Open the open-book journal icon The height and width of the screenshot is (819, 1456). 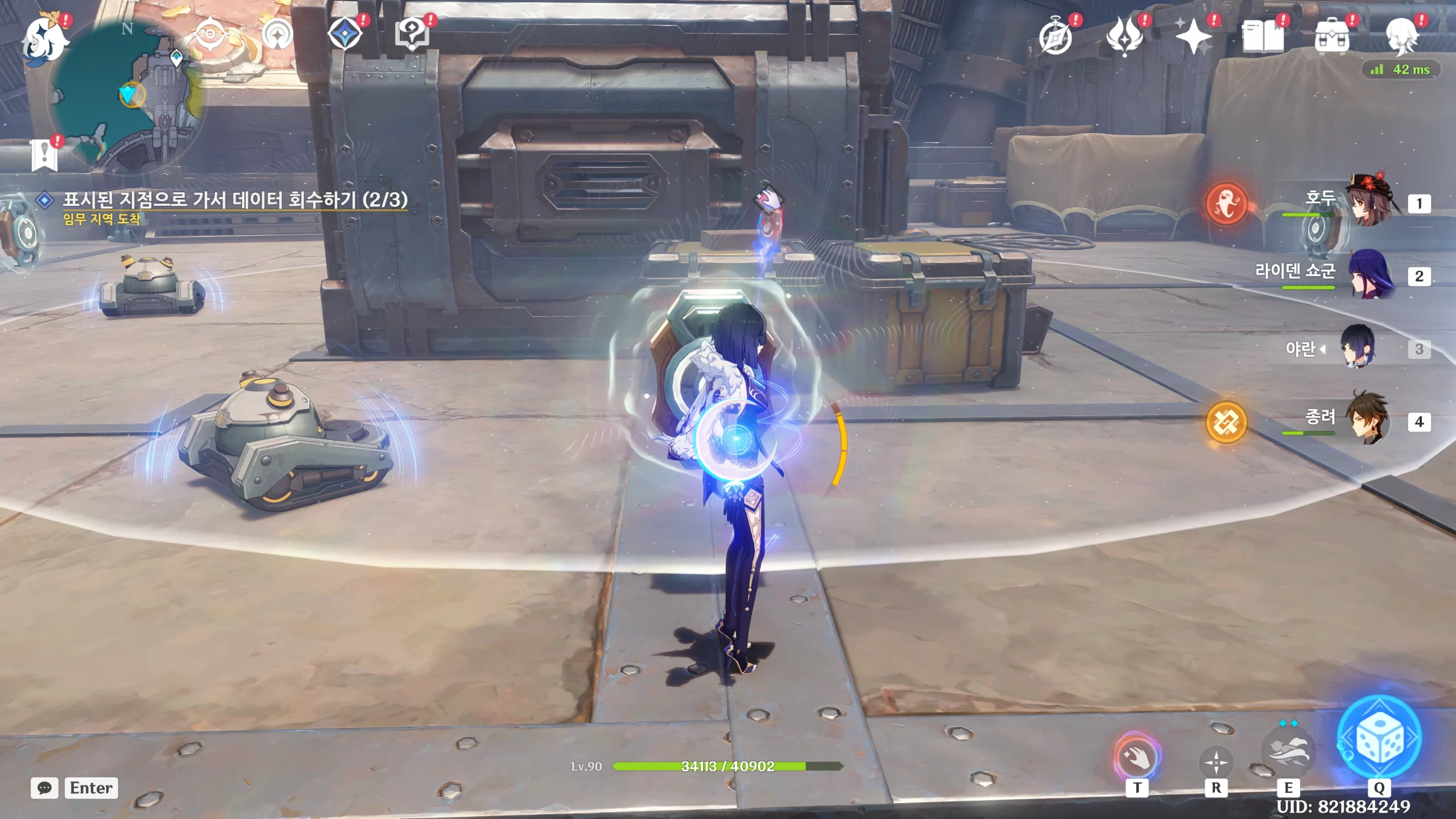click(x=1263, y=38)
